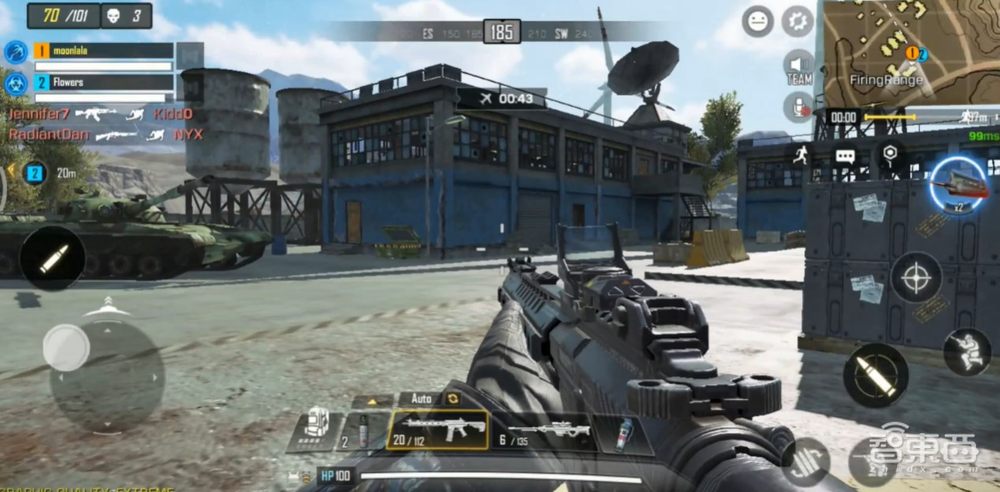Tap the crouch stance button

(966, 352)
